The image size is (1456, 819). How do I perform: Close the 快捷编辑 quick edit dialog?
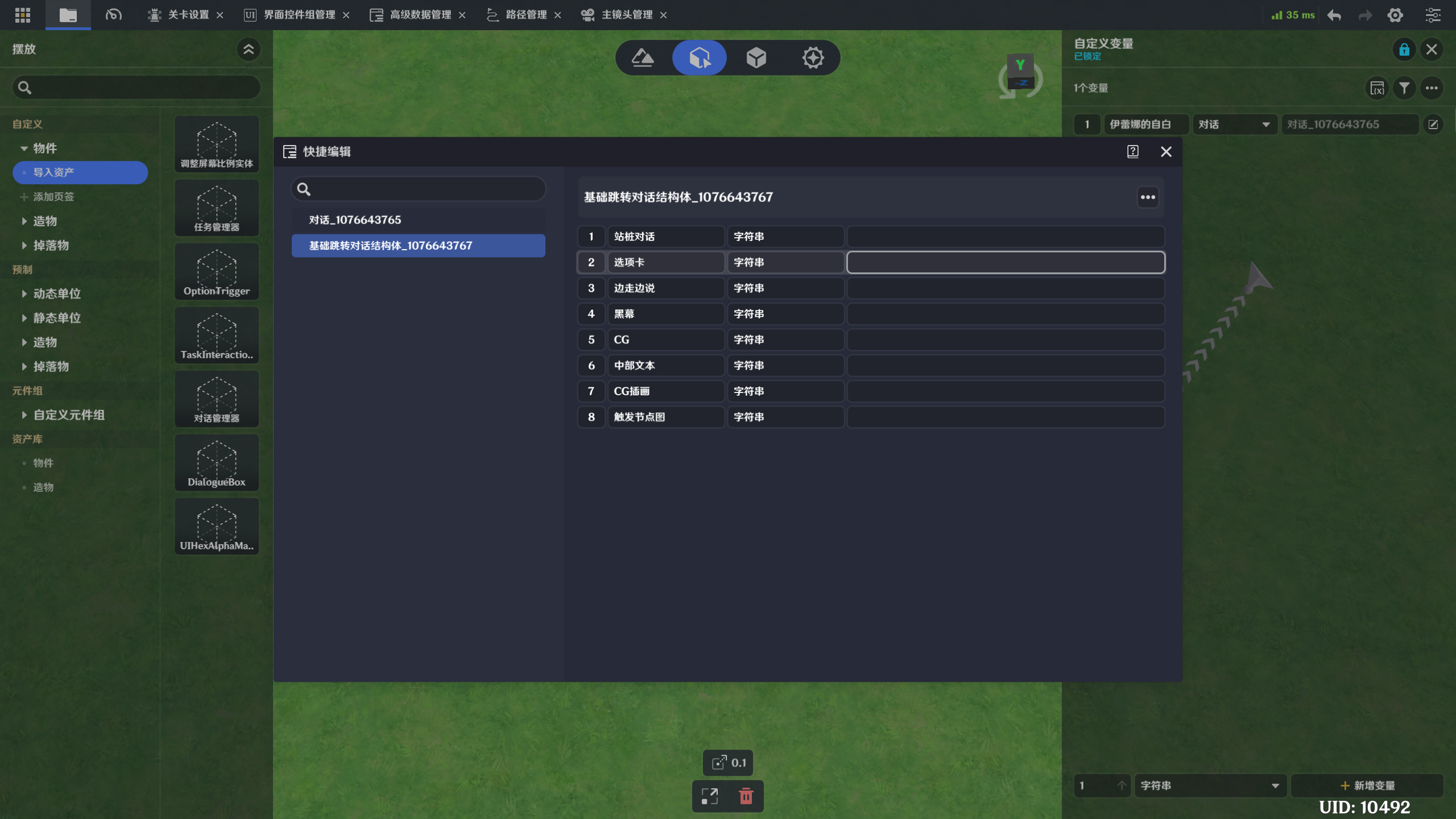click(x=1166, y=151)
